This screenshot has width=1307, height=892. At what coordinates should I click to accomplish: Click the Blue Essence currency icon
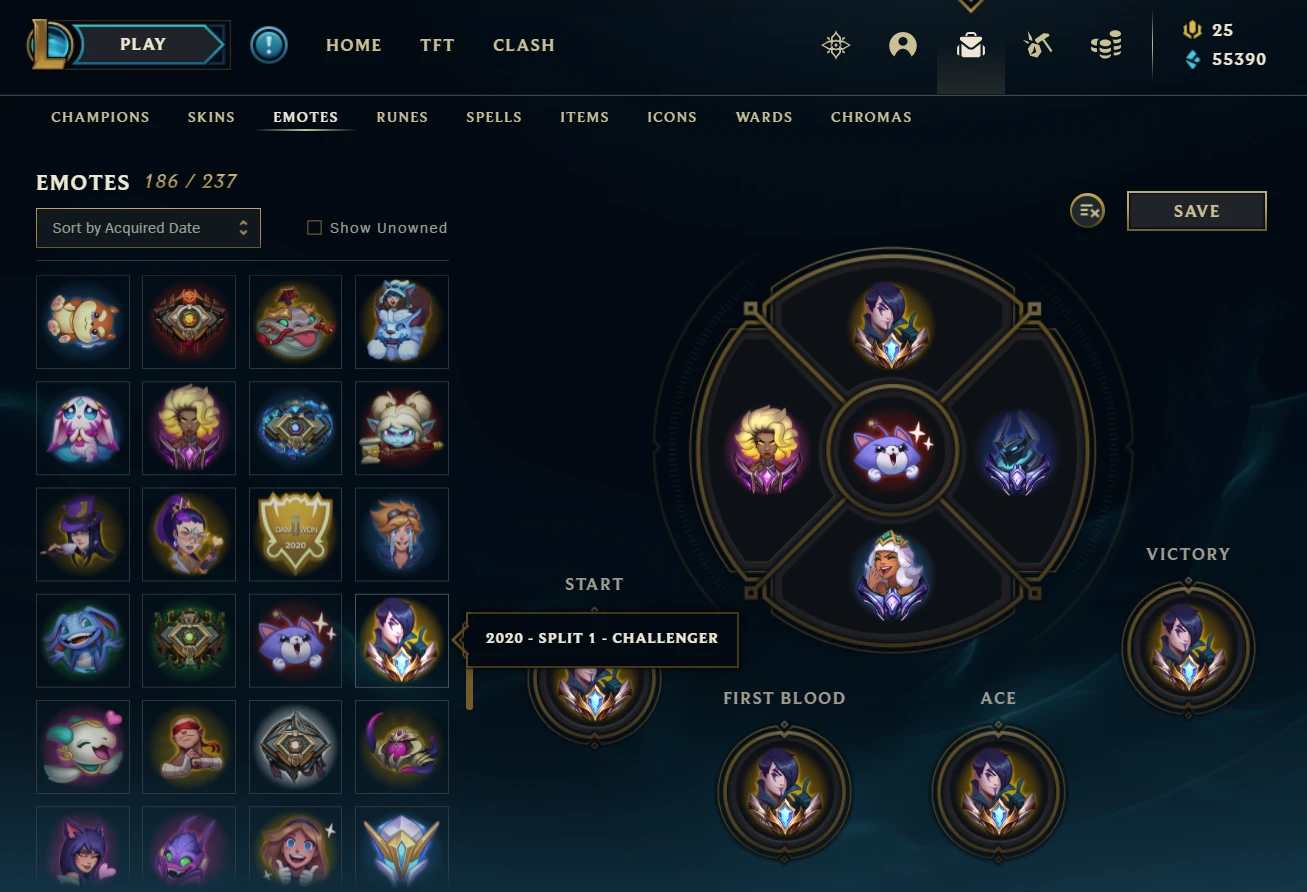1191,59
